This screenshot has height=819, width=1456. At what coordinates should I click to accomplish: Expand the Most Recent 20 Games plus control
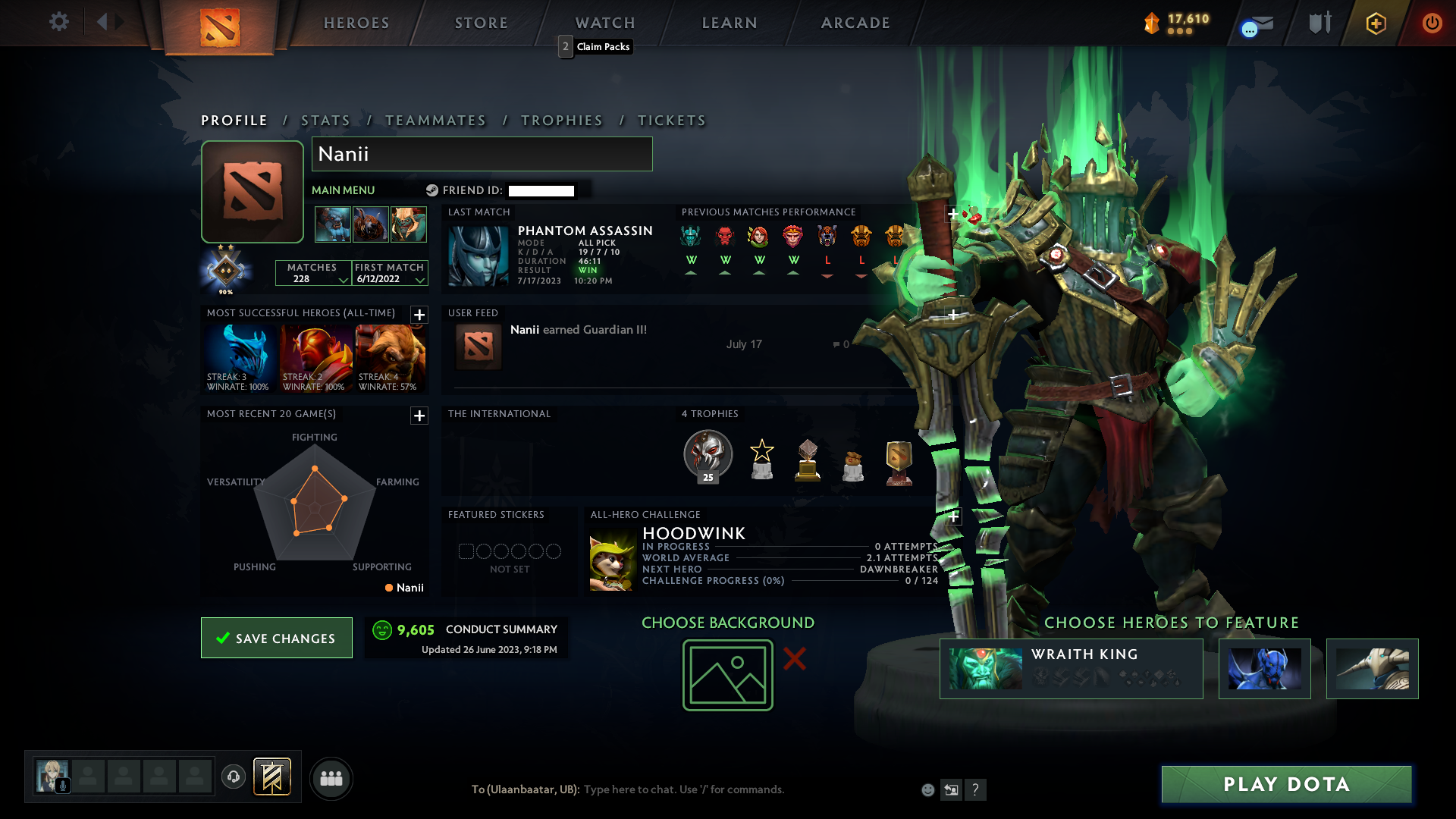point(418,416)
